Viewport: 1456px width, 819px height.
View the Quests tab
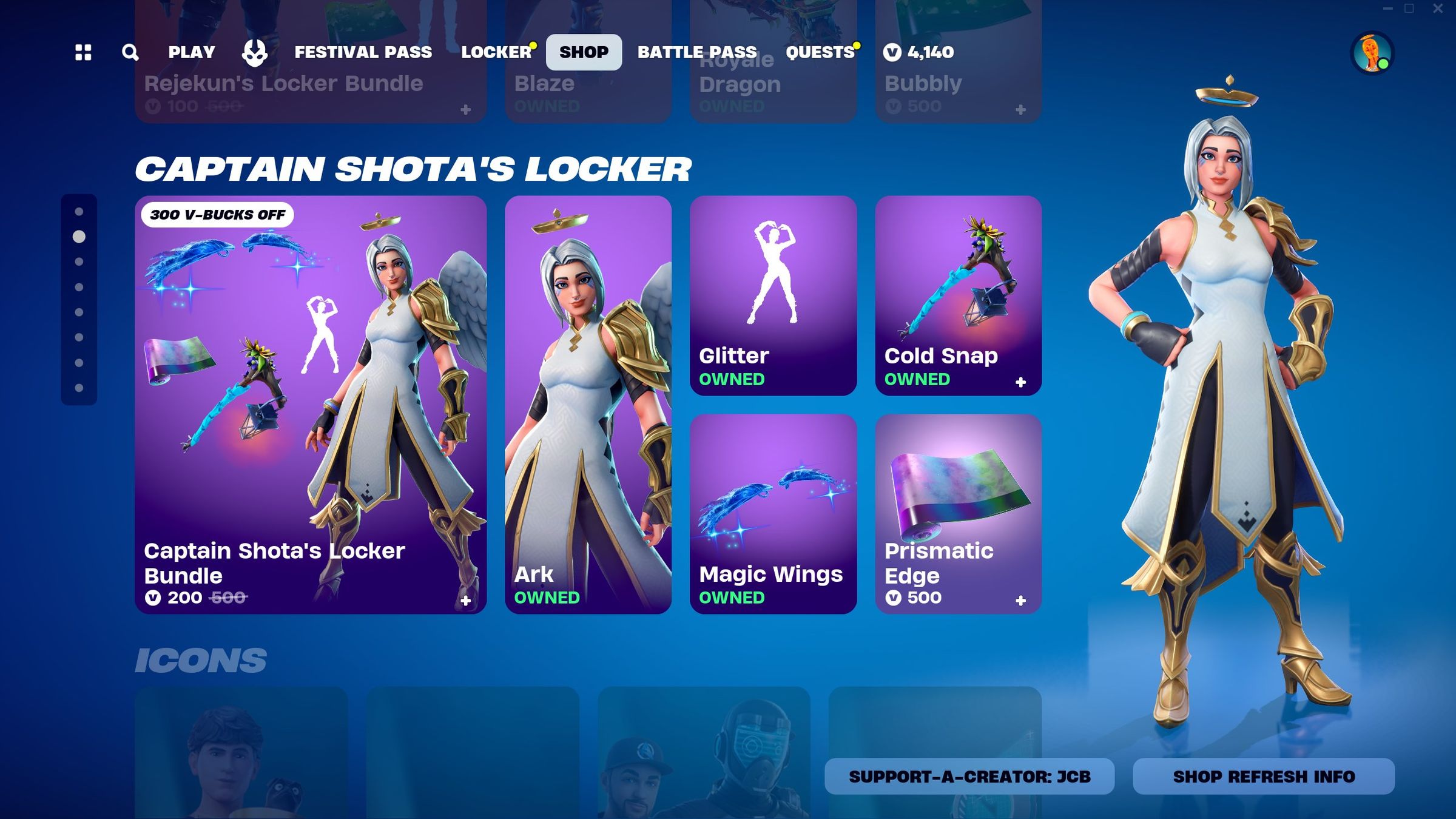click(820, 52)
